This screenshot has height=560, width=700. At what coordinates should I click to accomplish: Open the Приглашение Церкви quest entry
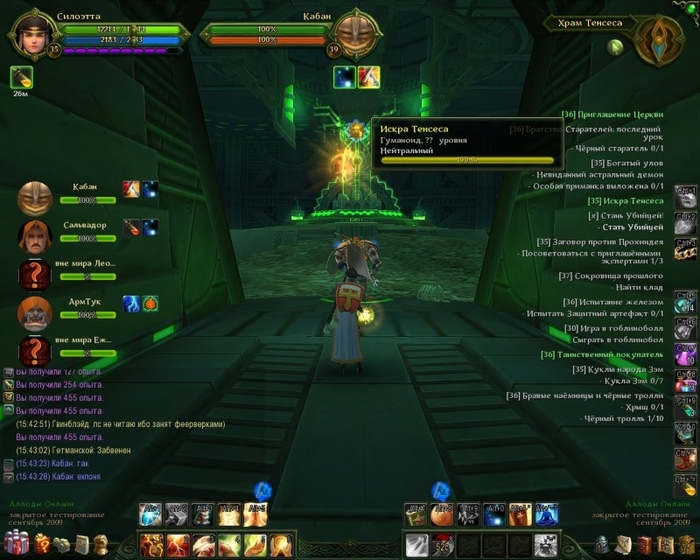(612, 115)
